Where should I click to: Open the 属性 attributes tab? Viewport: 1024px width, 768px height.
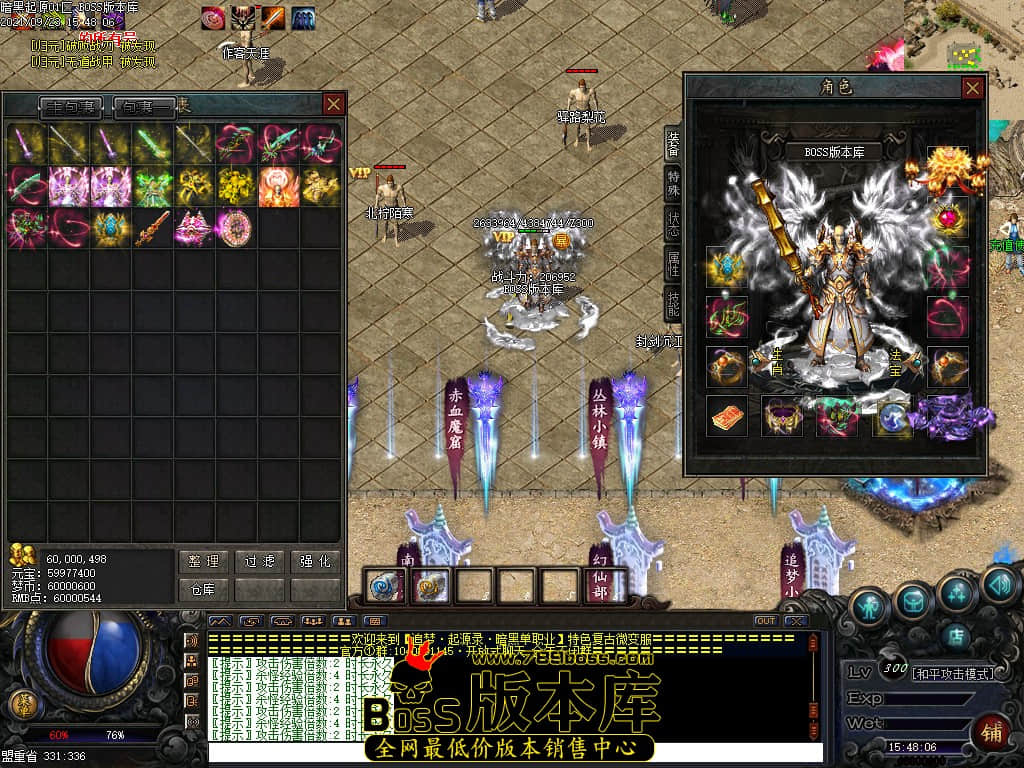coord(674,263)
